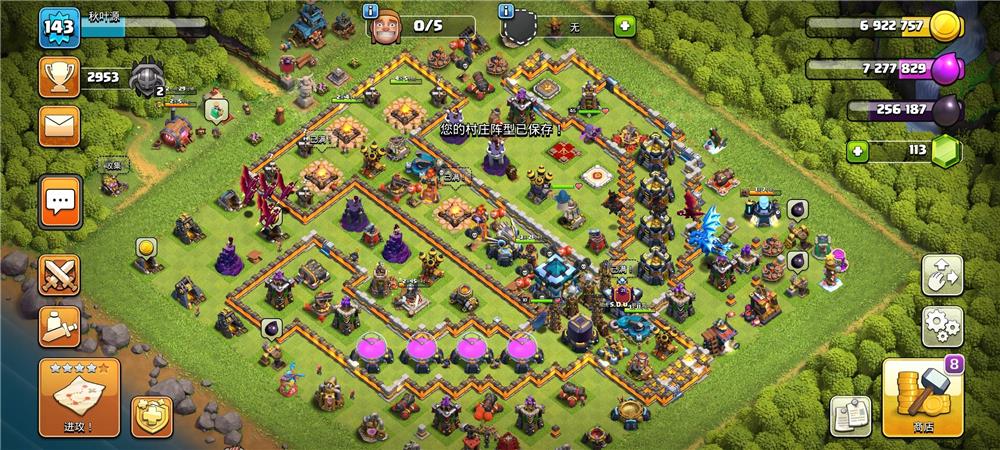Open the village layout editor hand-arrows button
The image size is (1000, 450).
tap(942, 275)
